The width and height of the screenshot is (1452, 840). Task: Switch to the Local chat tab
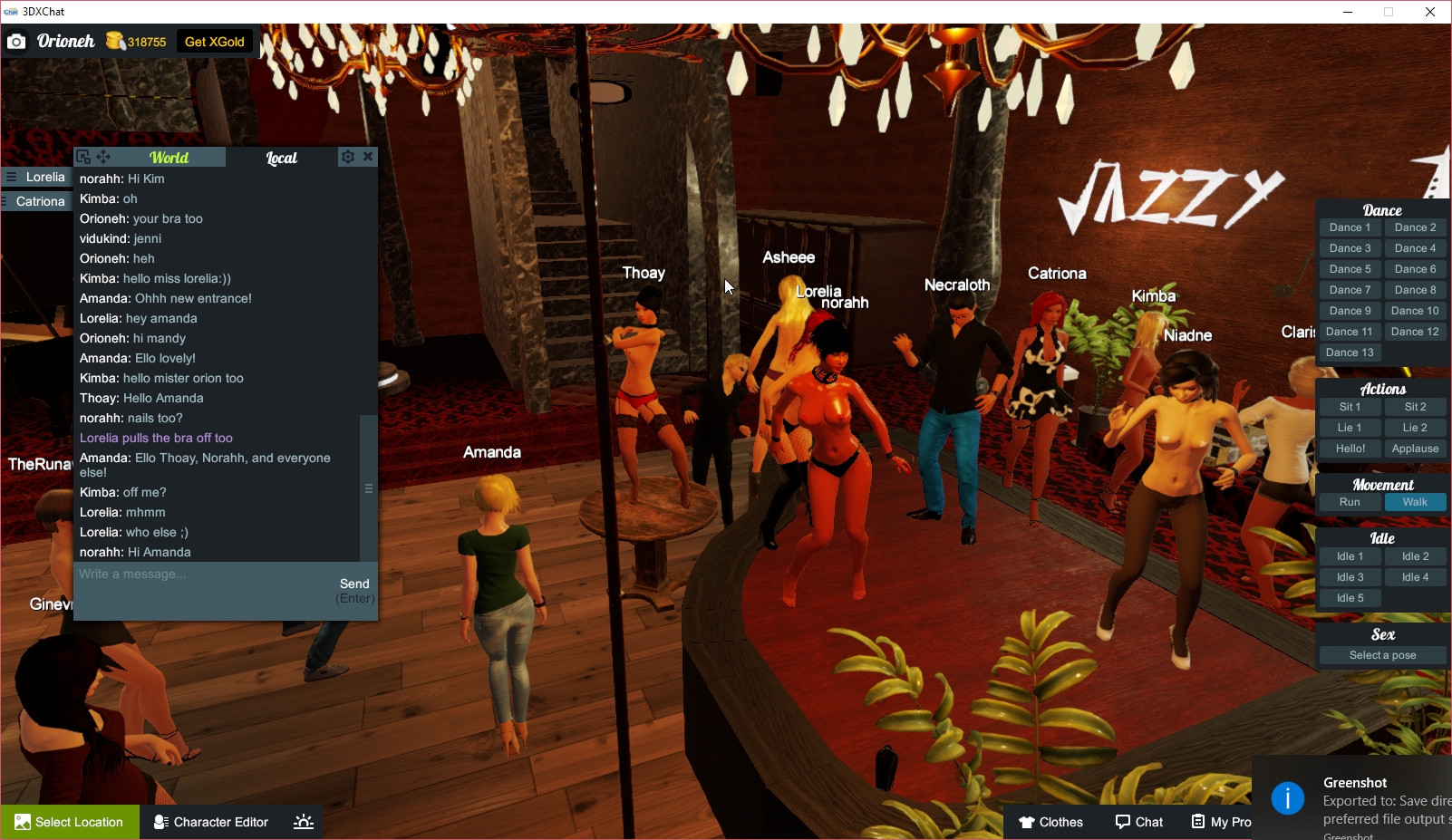pos(282,156)
